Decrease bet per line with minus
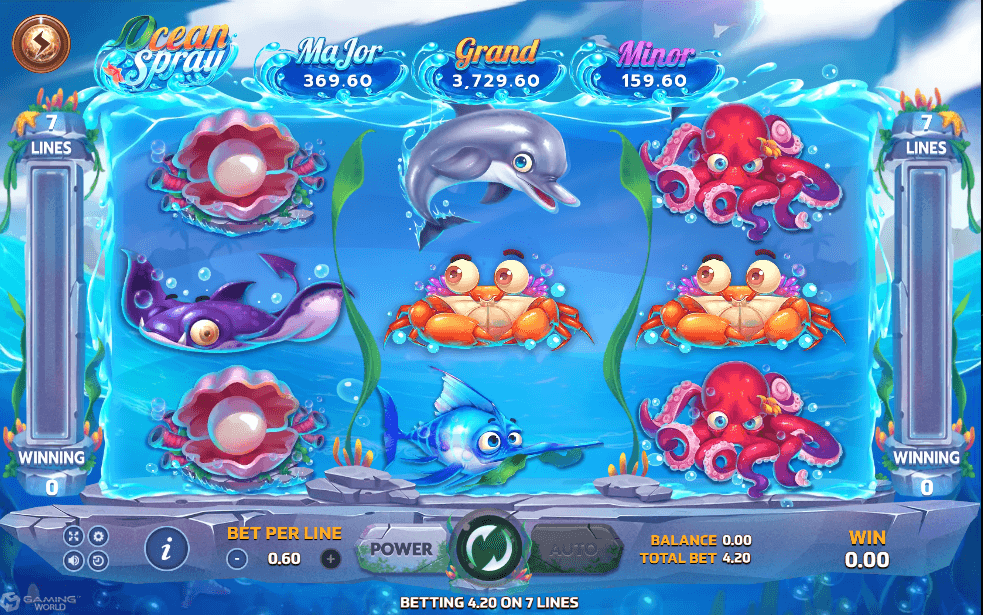The height and width of the screenshot is (615, 983). [237, 559]
